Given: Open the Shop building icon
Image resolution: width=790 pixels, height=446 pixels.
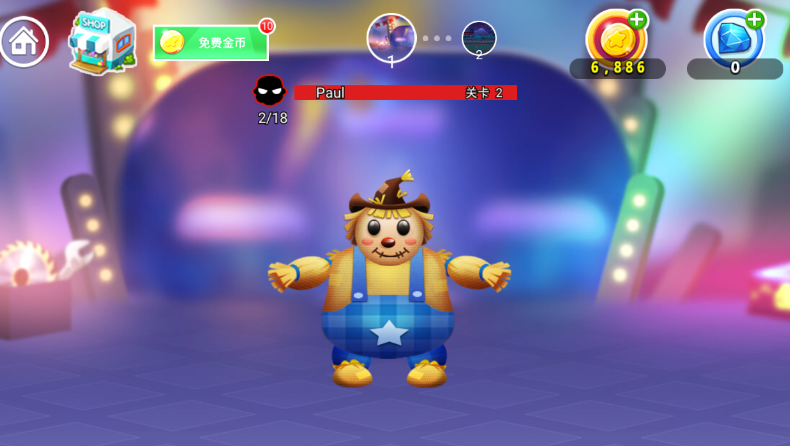Looking at the screenshot, I should 102,41.
